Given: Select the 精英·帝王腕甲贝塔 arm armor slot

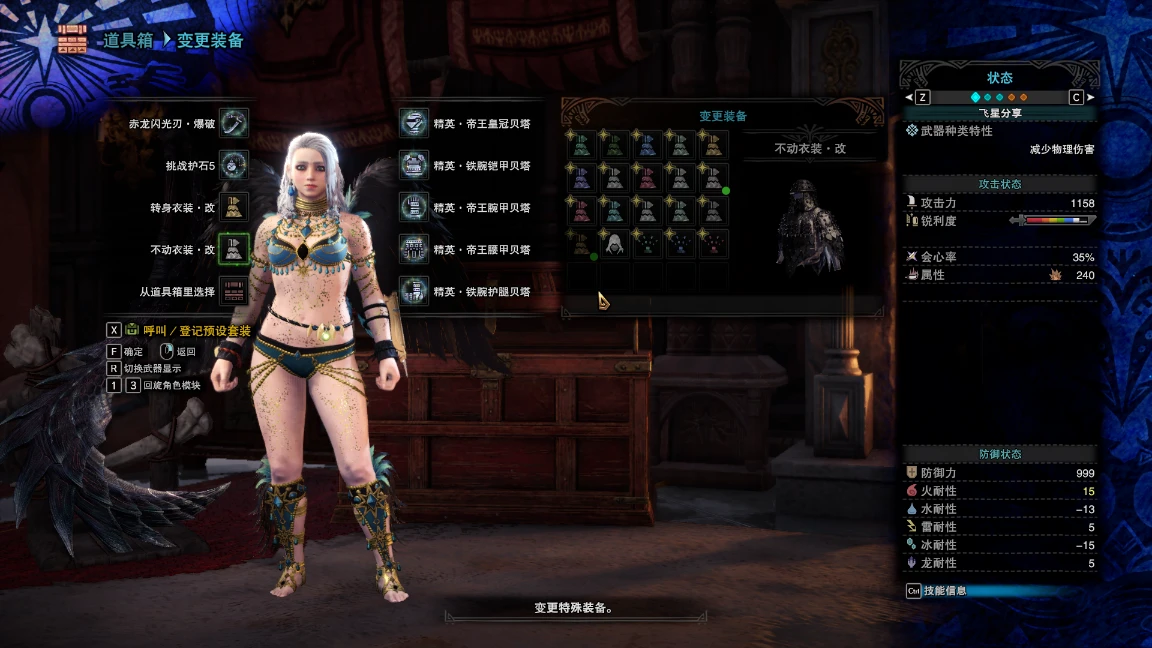Looking at the screenshot, I should pos(414,207).
